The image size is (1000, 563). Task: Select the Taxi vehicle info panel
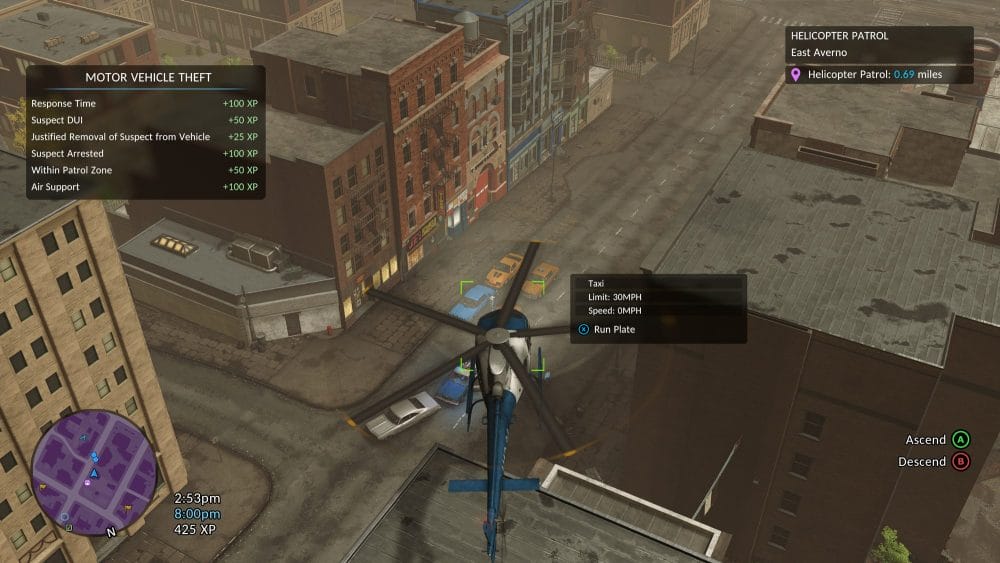(x=658, y=308)
